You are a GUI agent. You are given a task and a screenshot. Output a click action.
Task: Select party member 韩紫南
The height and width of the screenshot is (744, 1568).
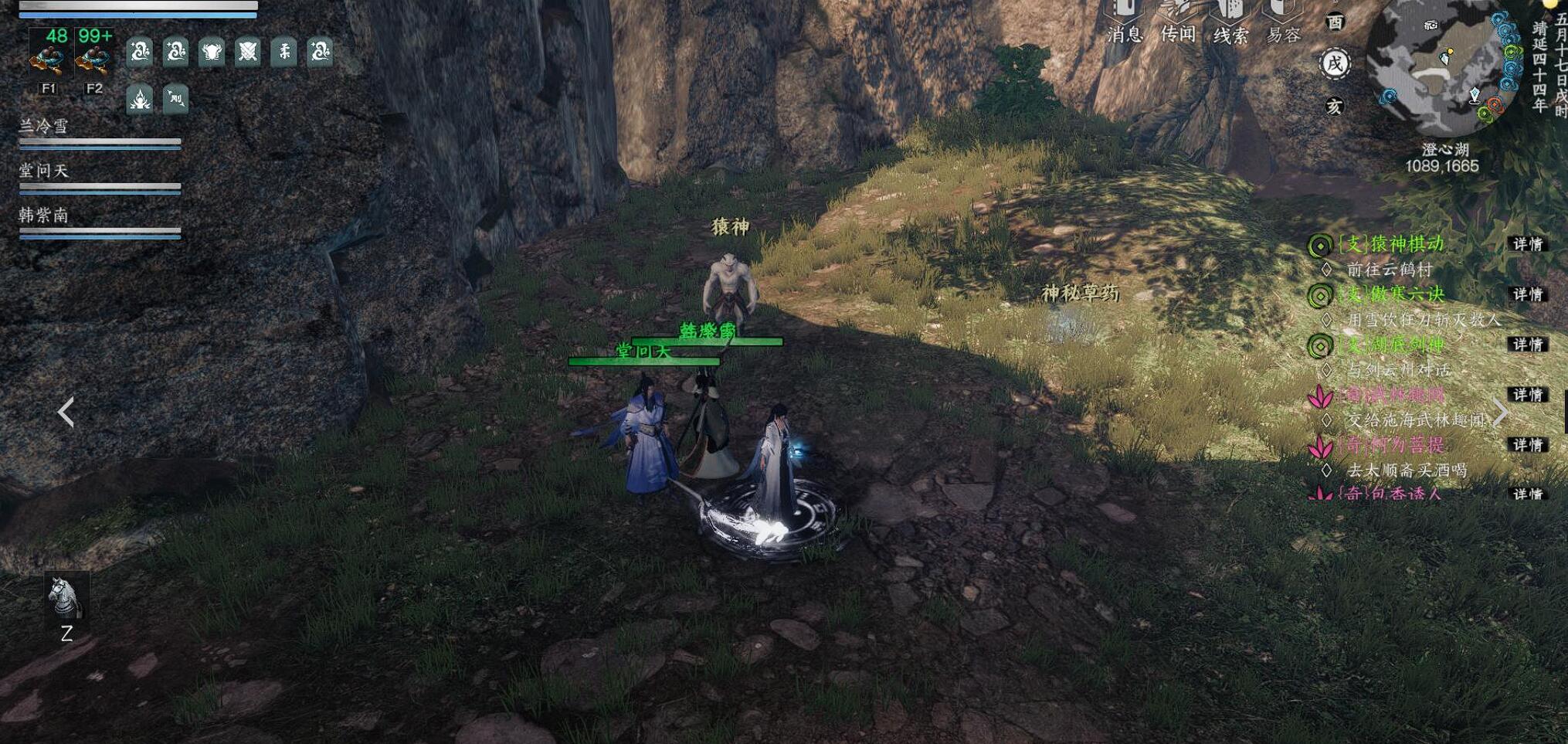tap(45, 216)
